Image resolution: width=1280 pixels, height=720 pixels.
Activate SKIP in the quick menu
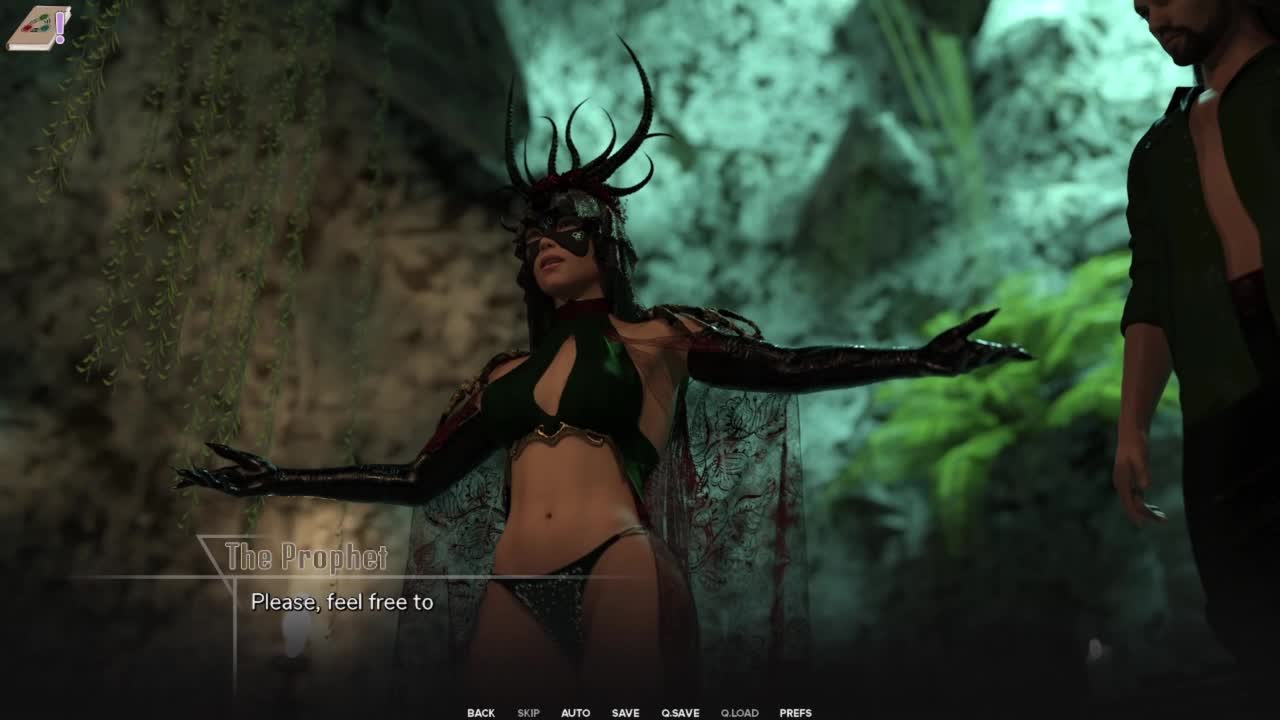click(528, 713)
